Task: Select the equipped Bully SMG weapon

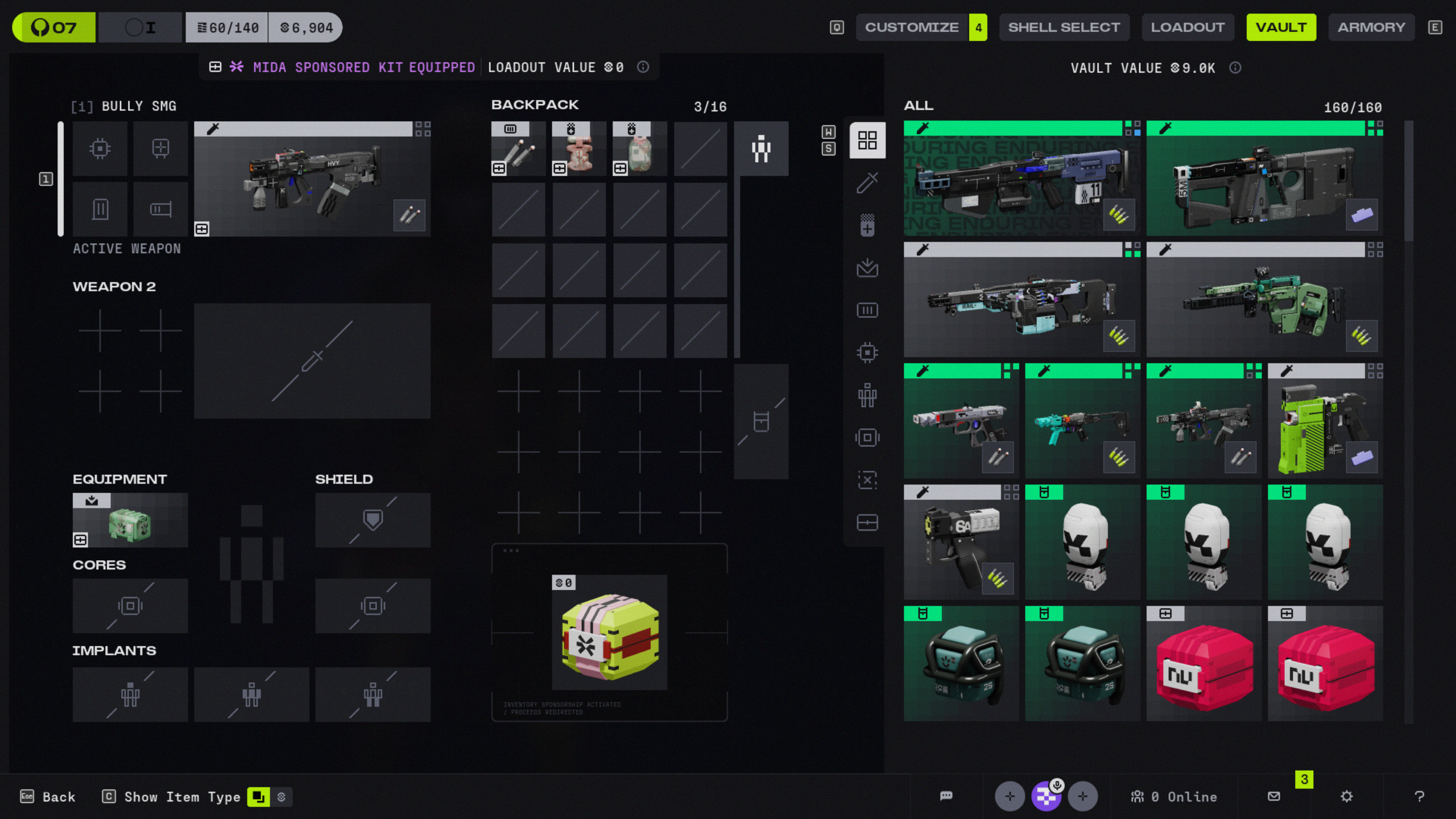Action: 312,179
